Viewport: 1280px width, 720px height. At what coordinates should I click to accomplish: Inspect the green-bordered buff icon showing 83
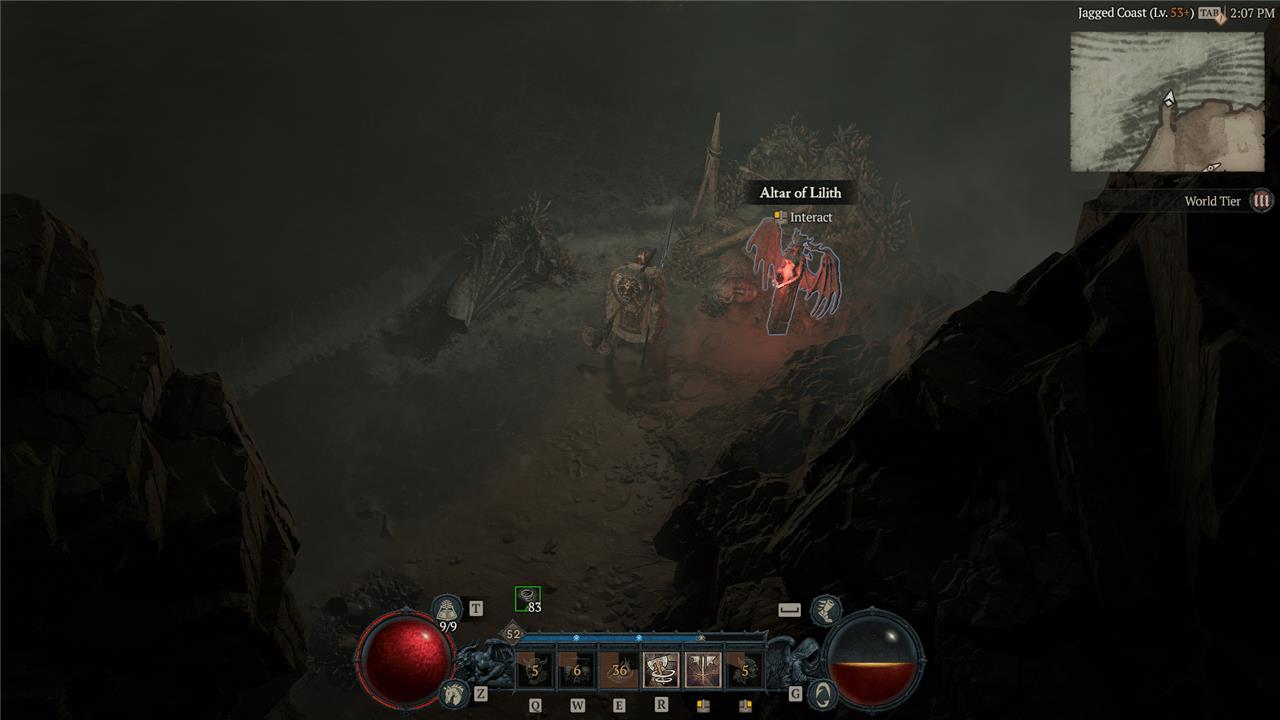527,599
